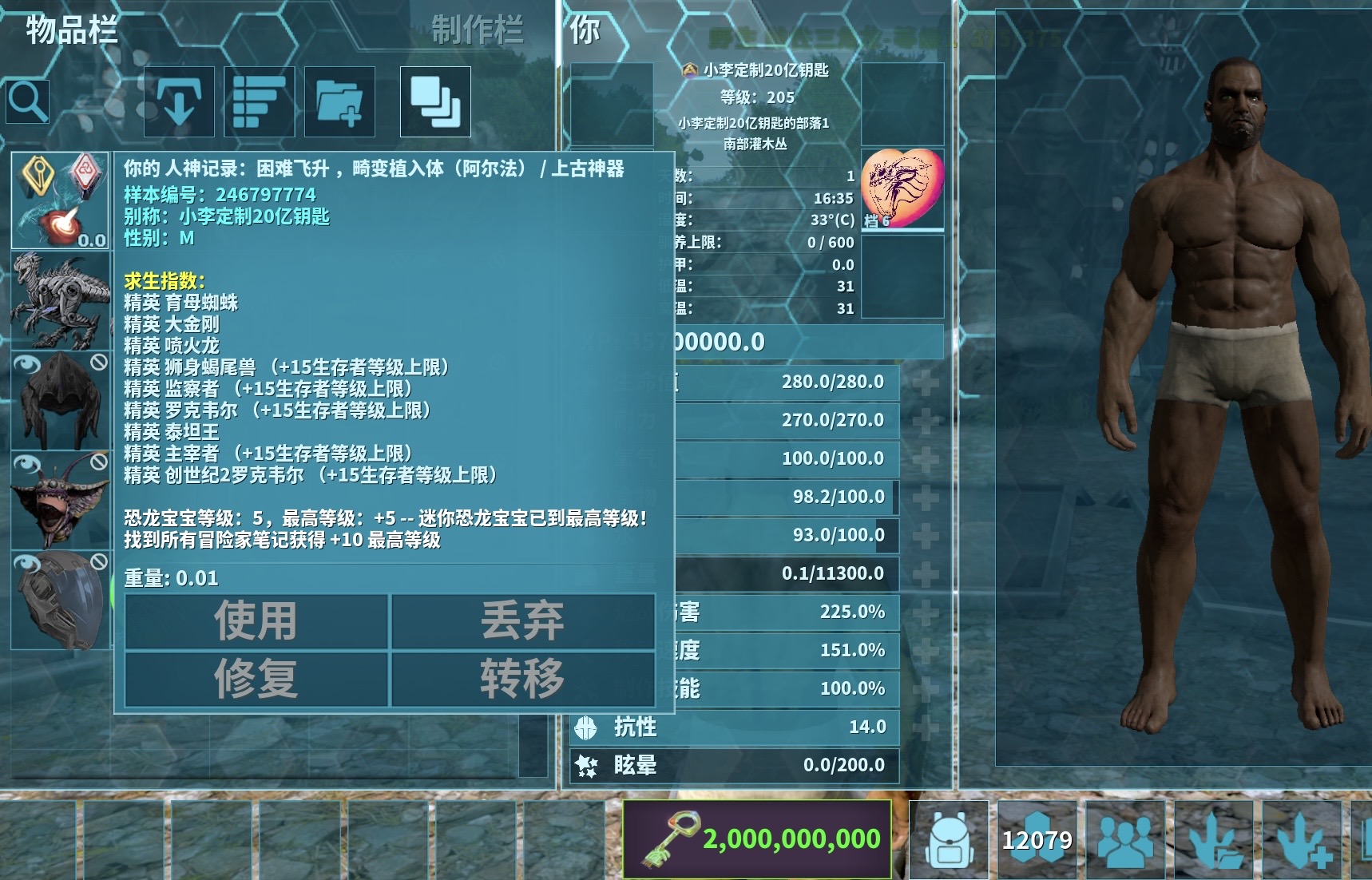
Task: Select the specimen implant item slot
Action: pos(60,200)
